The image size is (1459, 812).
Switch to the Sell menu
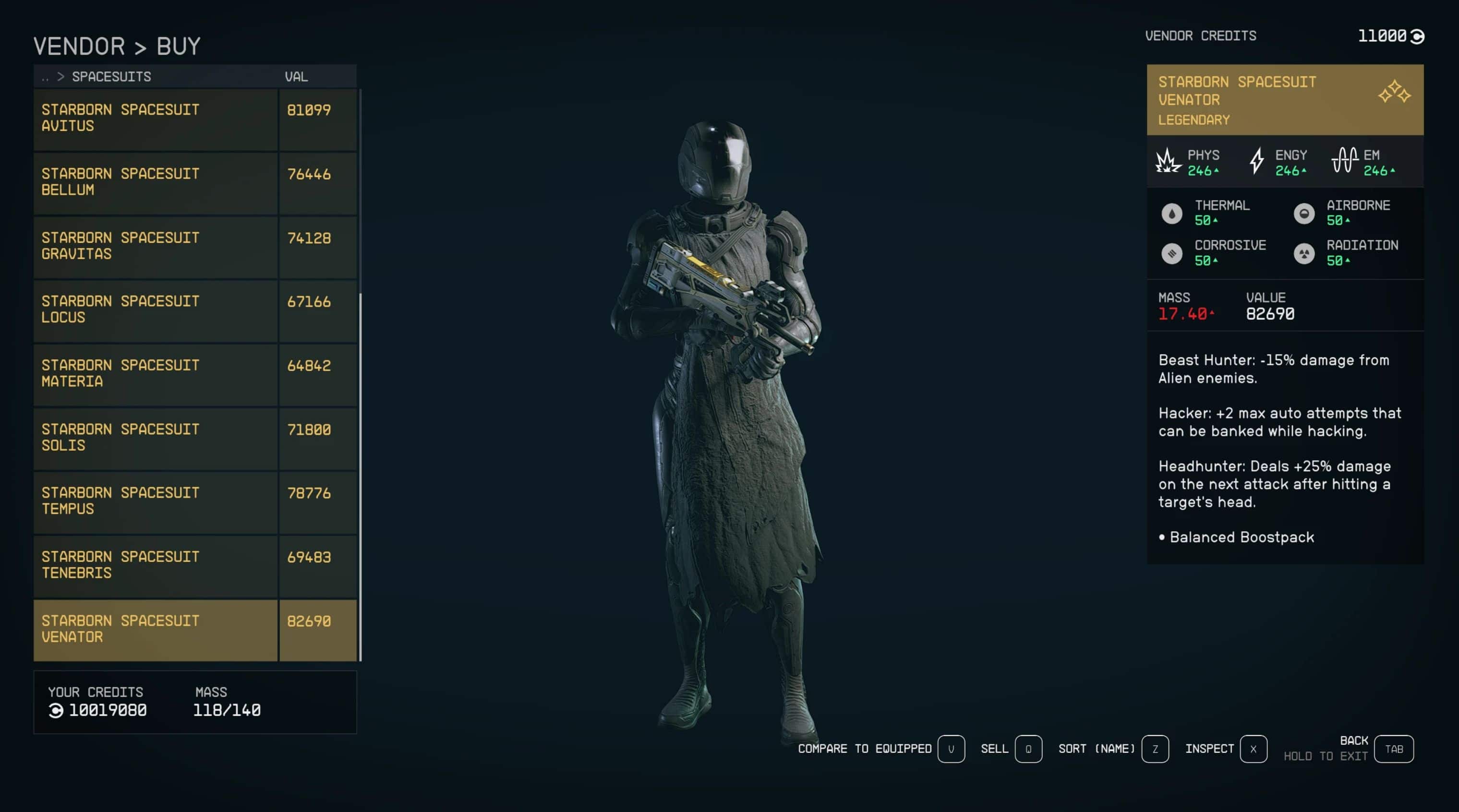pos(1028,749)
